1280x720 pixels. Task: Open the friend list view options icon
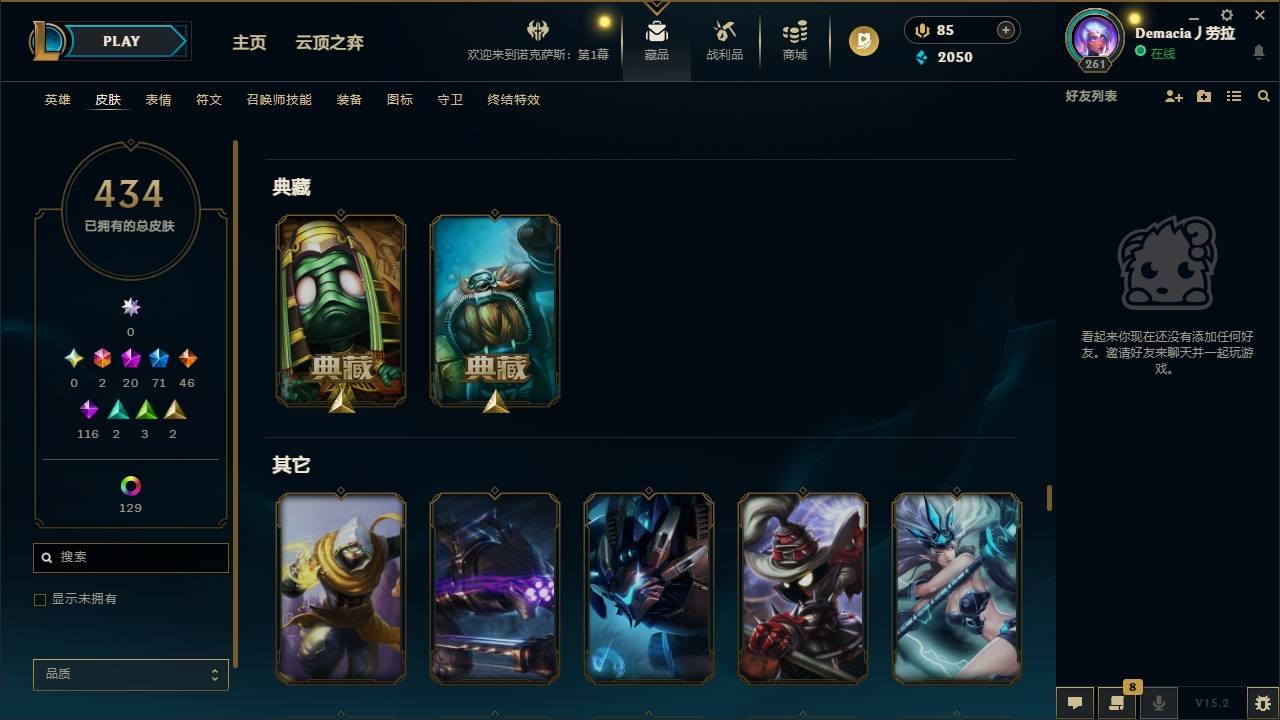click(x=1233, y=95)
